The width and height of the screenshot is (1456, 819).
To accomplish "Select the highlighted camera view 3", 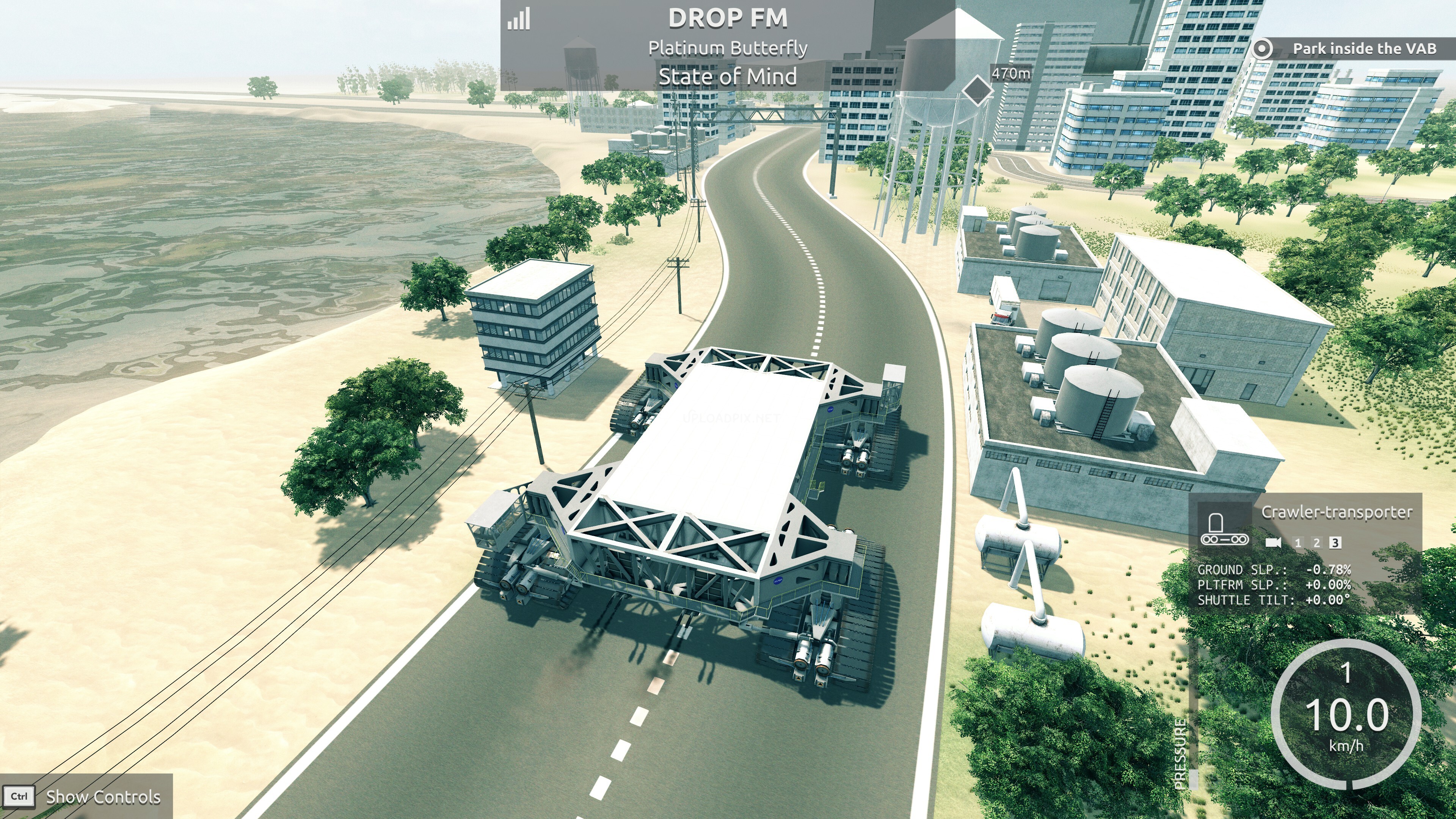I will 1335,543.
